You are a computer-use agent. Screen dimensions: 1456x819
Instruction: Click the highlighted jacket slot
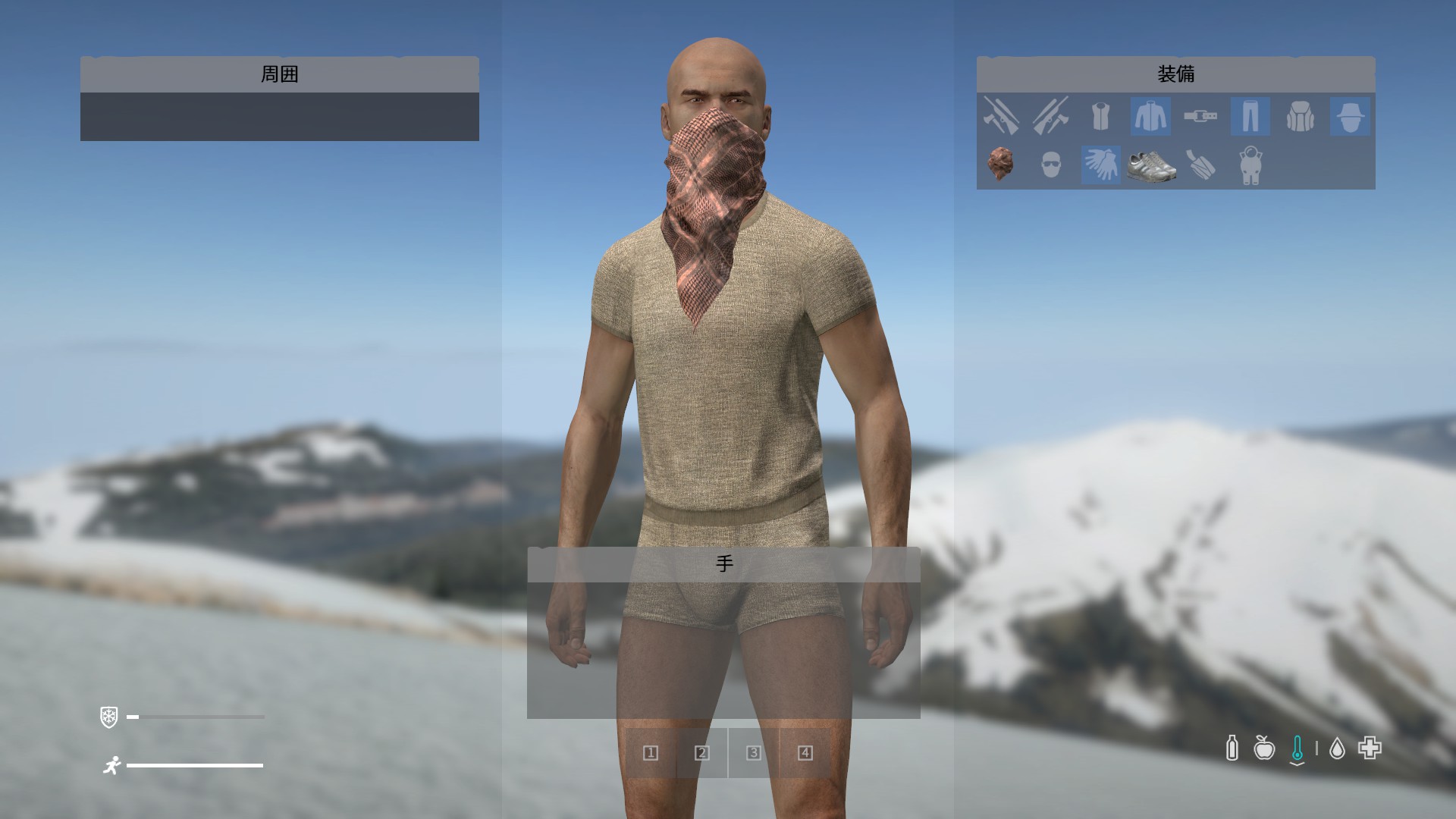tap(1150, 117)
